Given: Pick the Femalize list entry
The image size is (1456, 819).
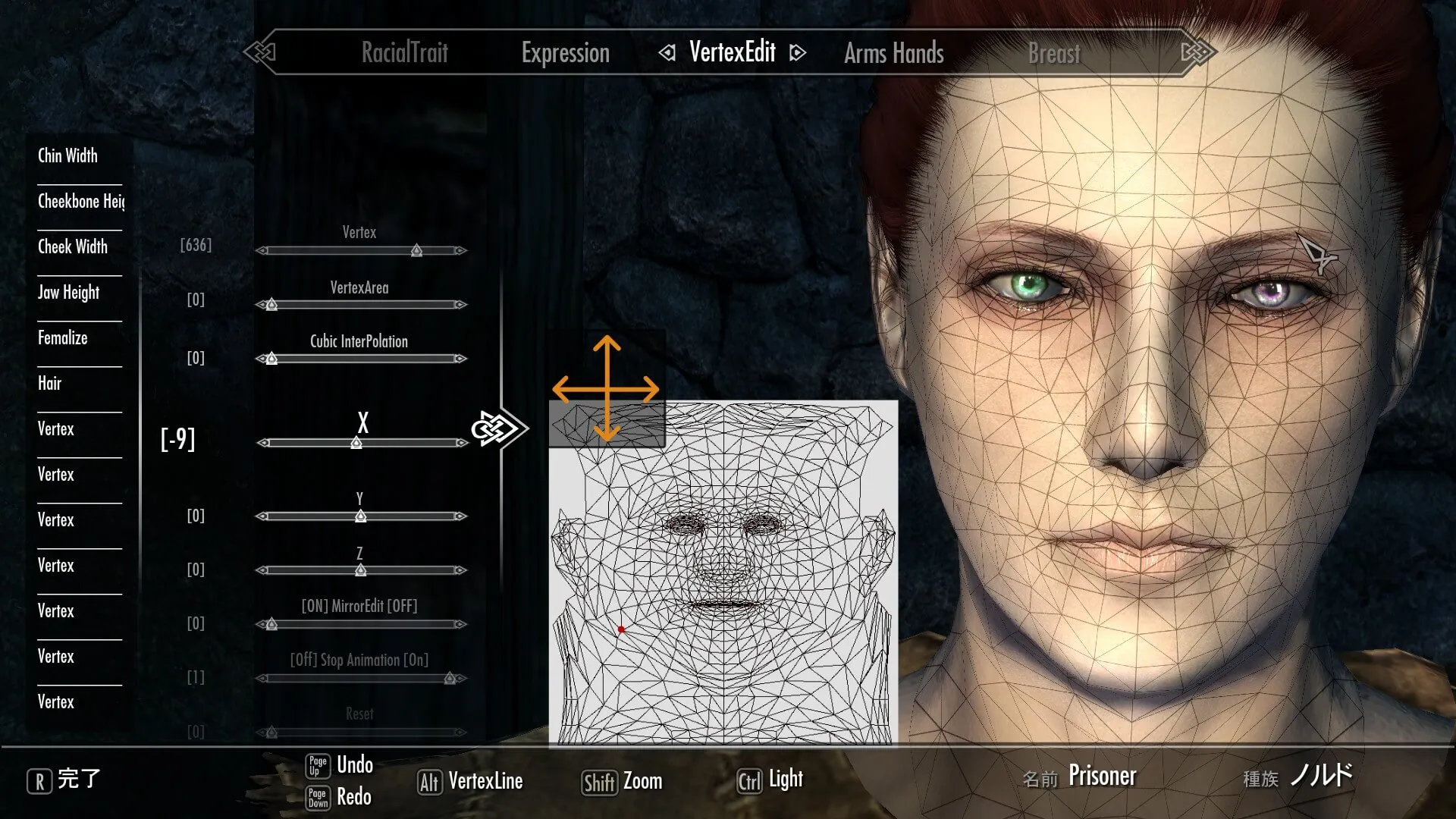Looking at the screenshot, I should pos(63,337).
